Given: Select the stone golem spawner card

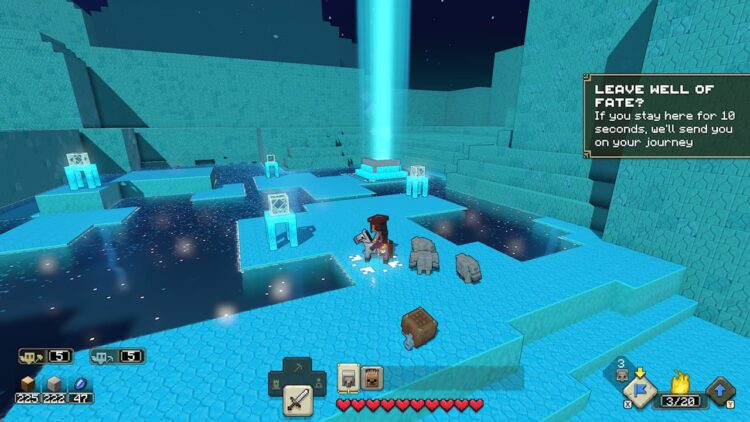Looking at the screenshot, I should tap(349, 377).
